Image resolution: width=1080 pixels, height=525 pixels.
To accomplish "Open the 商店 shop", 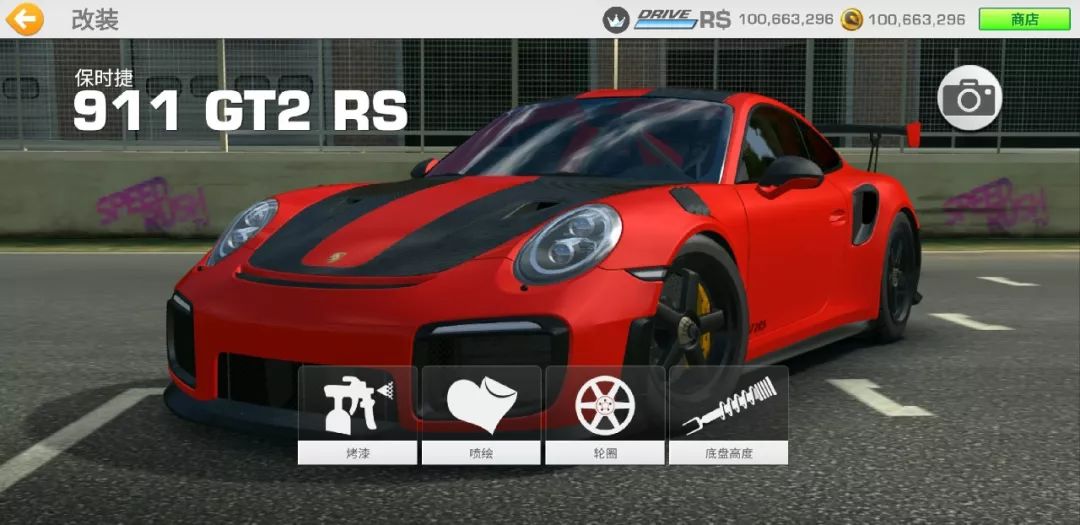I will pyautogui.click(x=1024, y=19).
